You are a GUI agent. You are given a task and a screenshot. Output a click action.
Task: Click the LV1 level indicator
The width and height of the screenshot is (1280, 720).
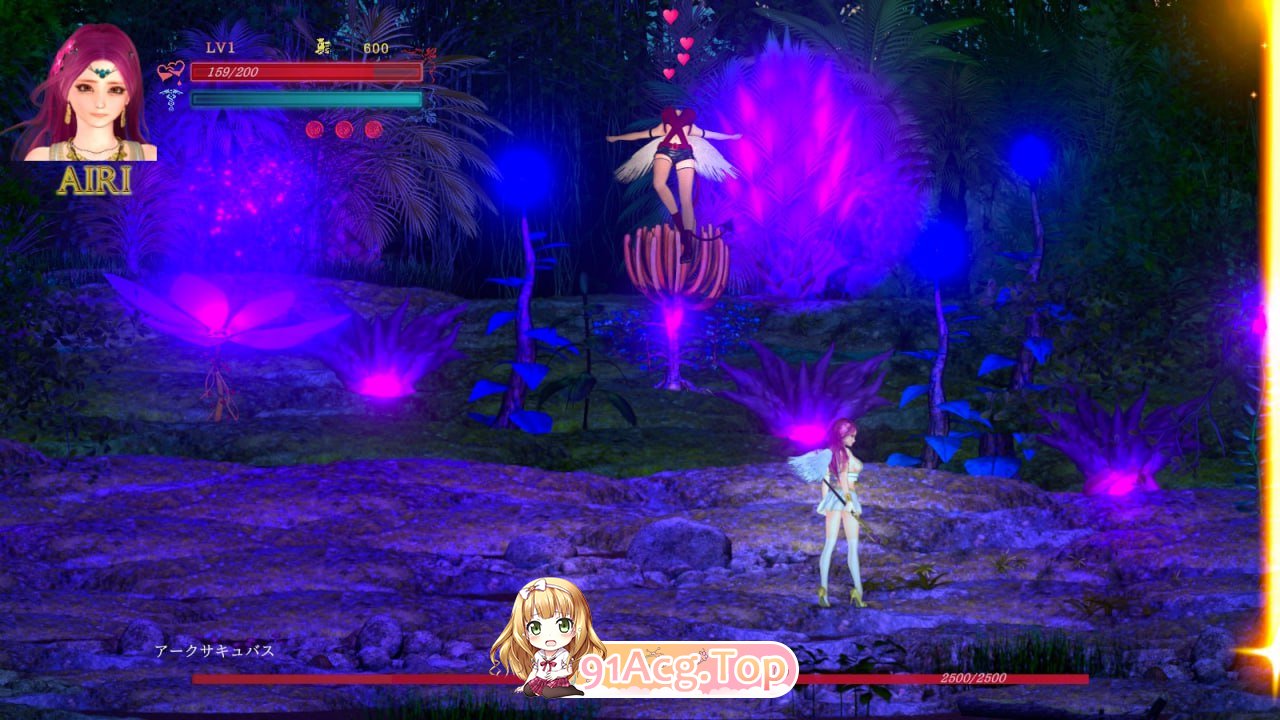tap(218, 47)
